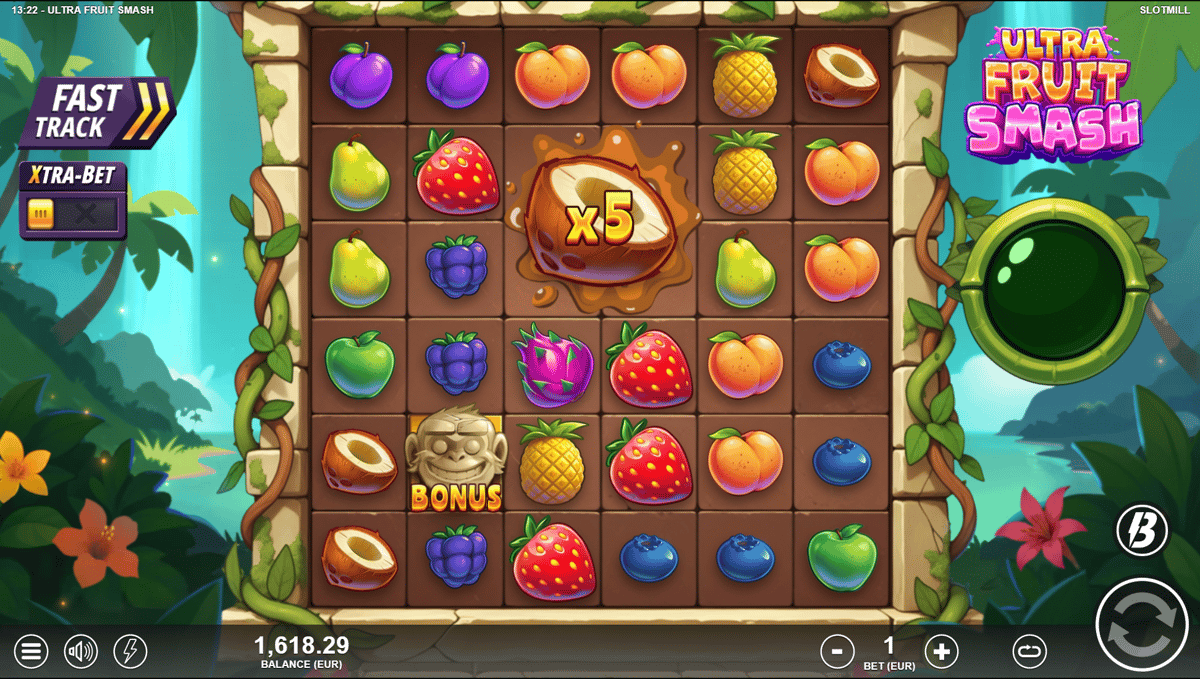1200x679 pixels.
Task: Toggle the sound speaker icon
Action: tap(81, 652)
